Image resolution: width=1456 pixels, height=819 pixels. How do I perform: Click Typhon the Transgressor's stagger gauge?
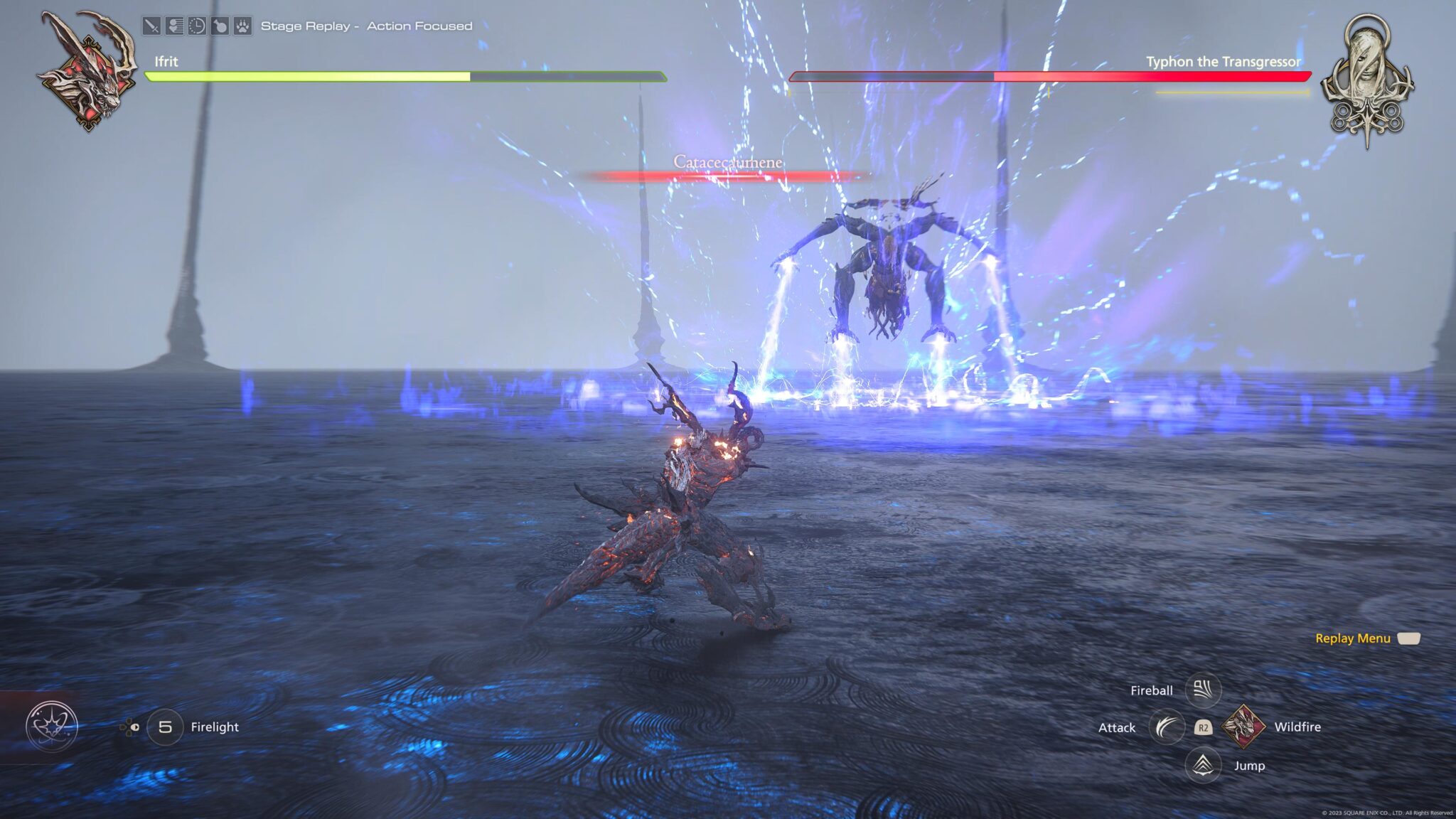[1231, 92]
